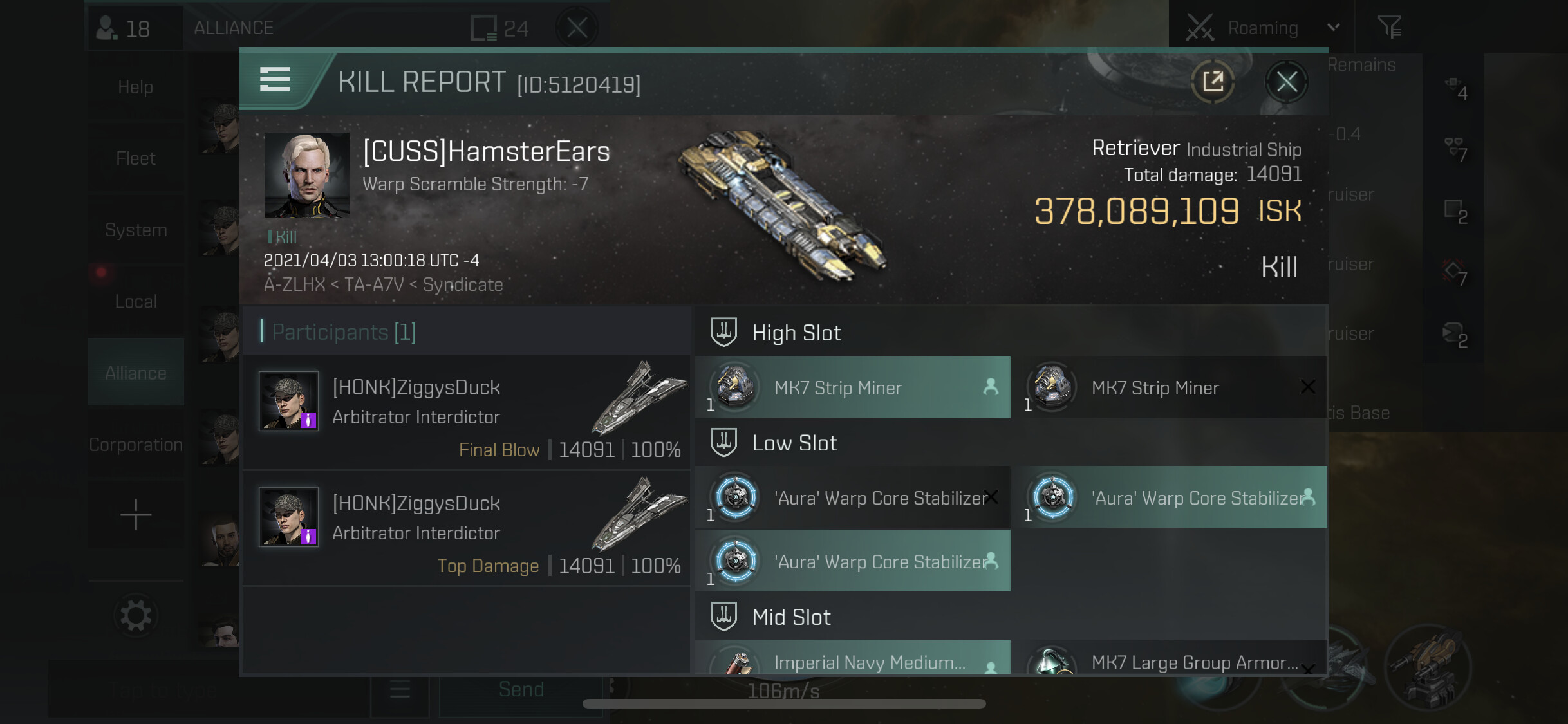Screen dimensions: 1568x724
Task: Close the Kill Report window
Action: (x=1286, y=82)
